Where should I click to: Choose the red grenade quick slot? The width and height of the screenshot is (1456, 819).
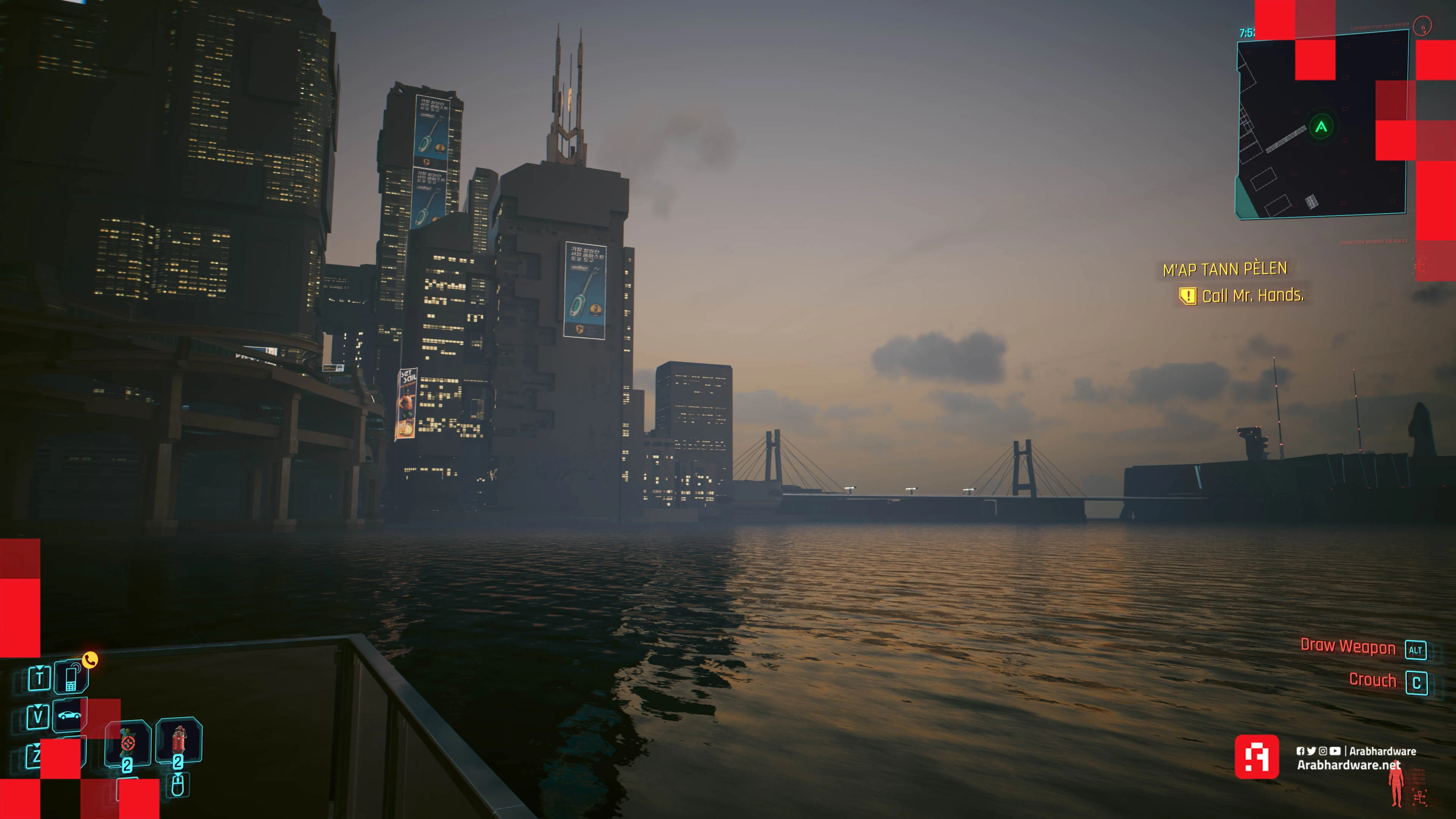coord(179,739)
